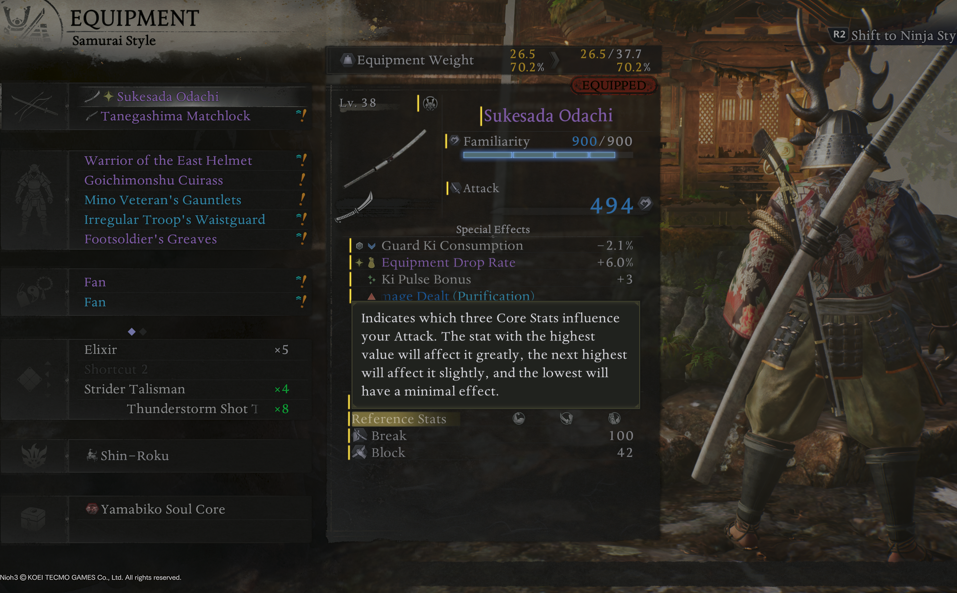Select the Sukesada Odachi weapon slot

(x=167, y=97)
